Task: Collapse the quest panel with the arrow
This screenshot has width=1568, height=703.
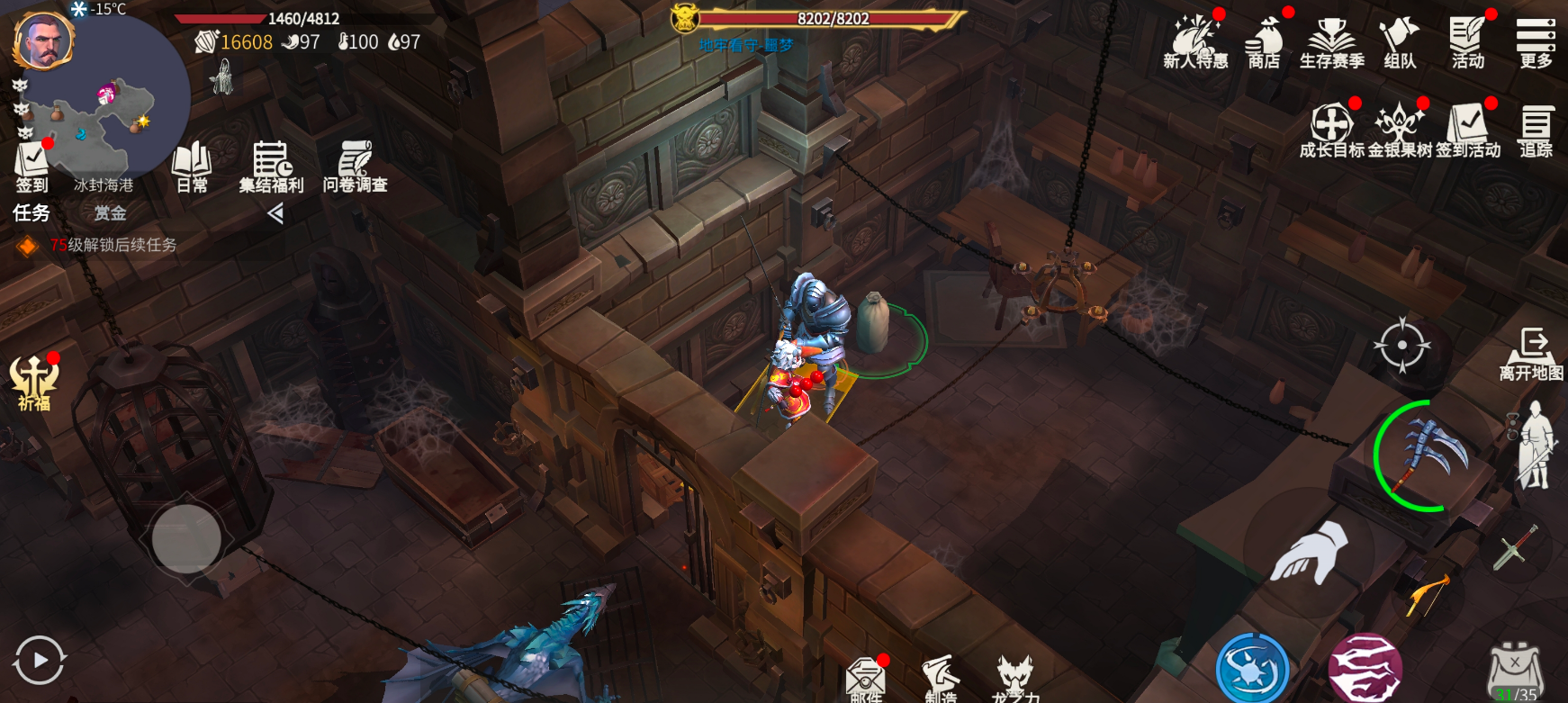Action: (x=275, y=213)
